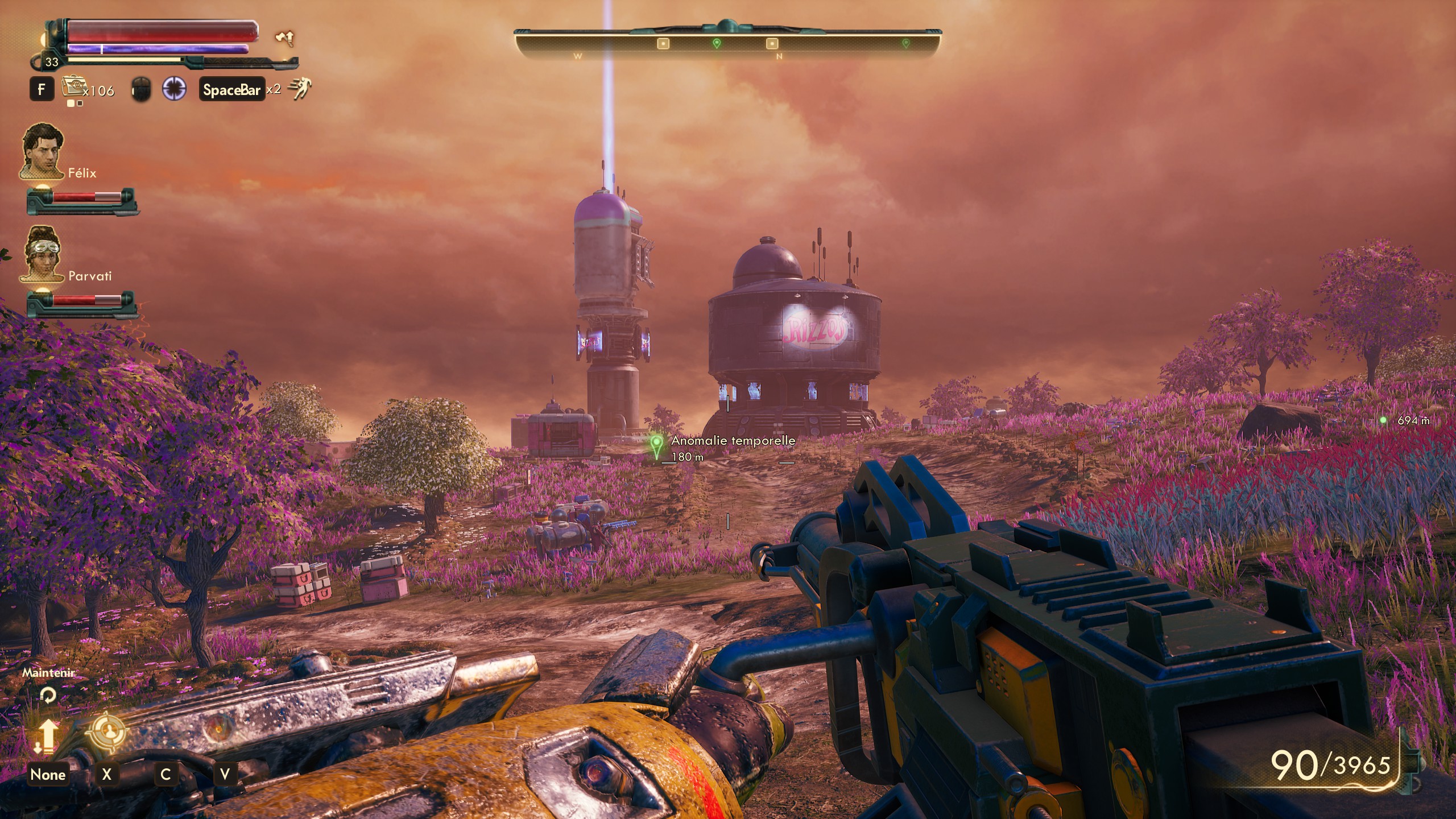Select Parvati's companion portrait
Viewport: 1456px width, 819px height.
pyautogui.click(x=42, y=253)
